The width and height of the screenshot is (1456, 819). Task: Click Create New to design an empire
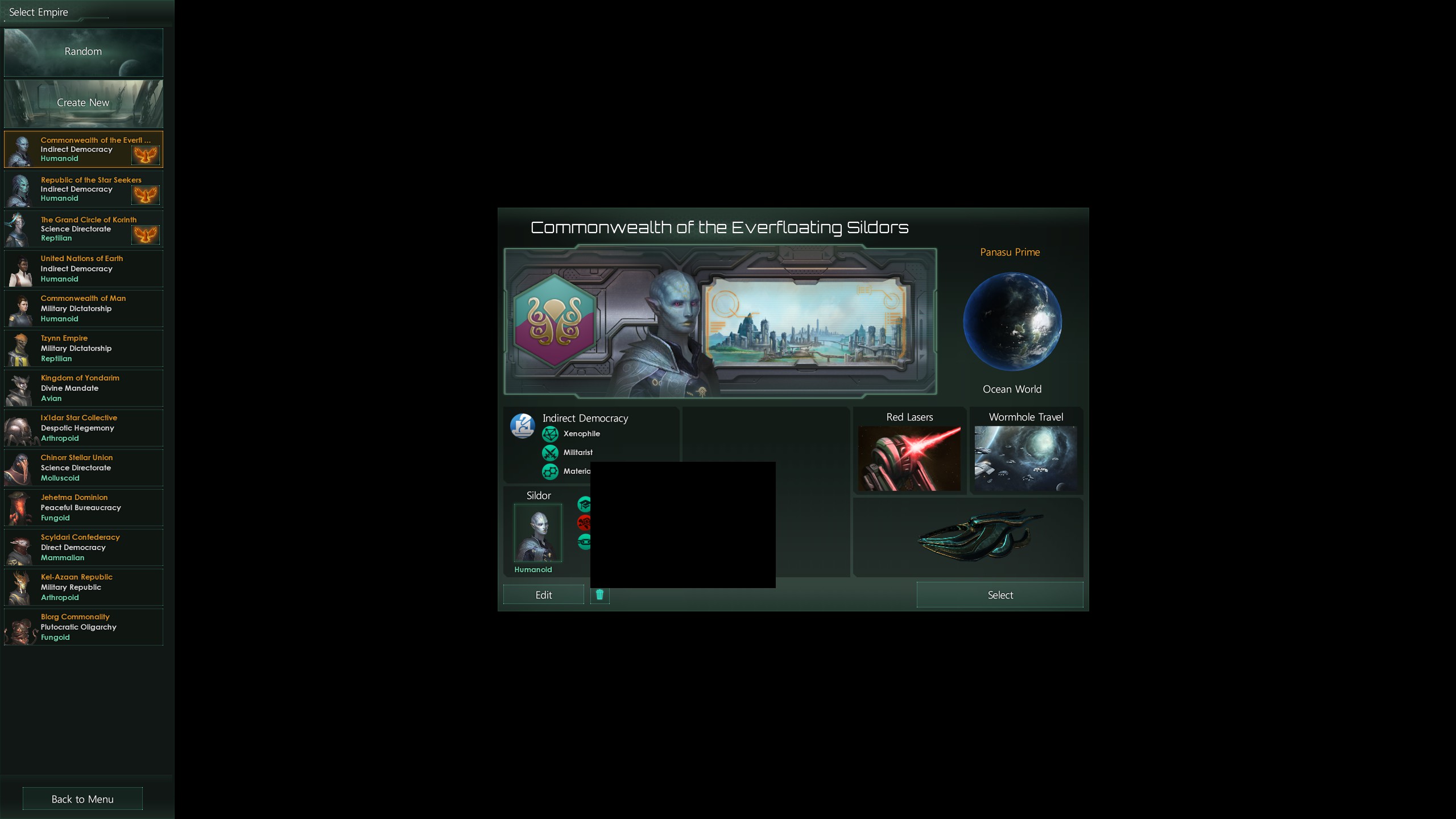pyautogui.click(x=83, y=103)
